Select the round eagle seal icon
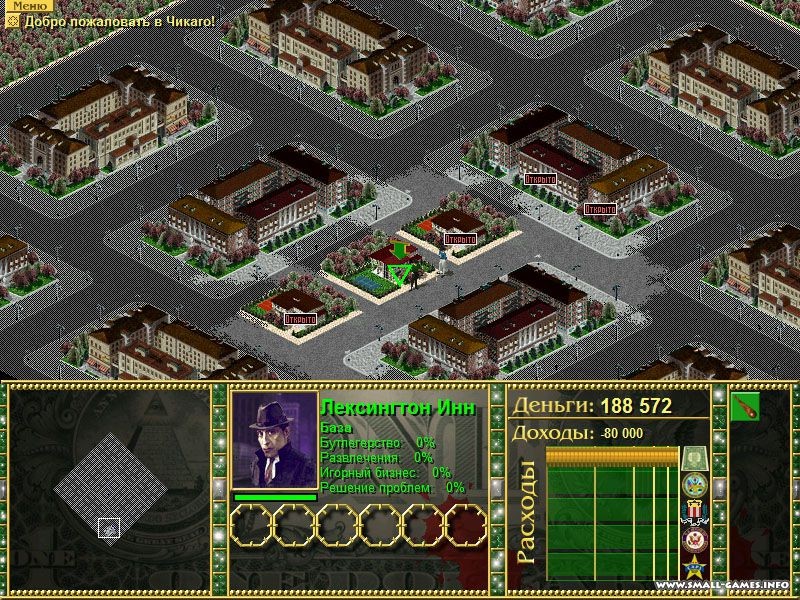This screenshot has height=600, width=800. pos(694,541)
